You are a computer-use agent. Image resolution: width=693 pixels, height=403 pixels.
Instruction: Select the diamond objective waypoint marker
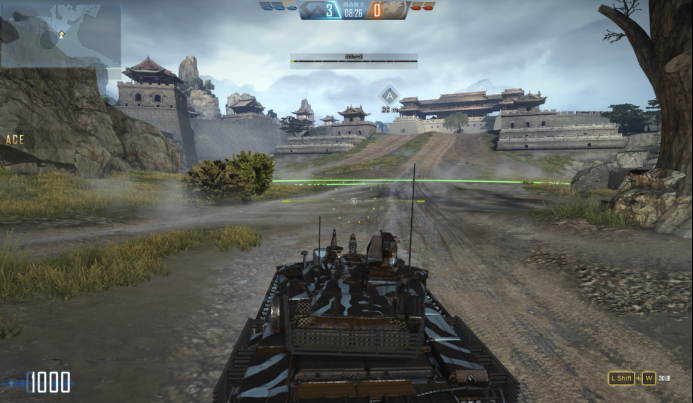(389, 96)
